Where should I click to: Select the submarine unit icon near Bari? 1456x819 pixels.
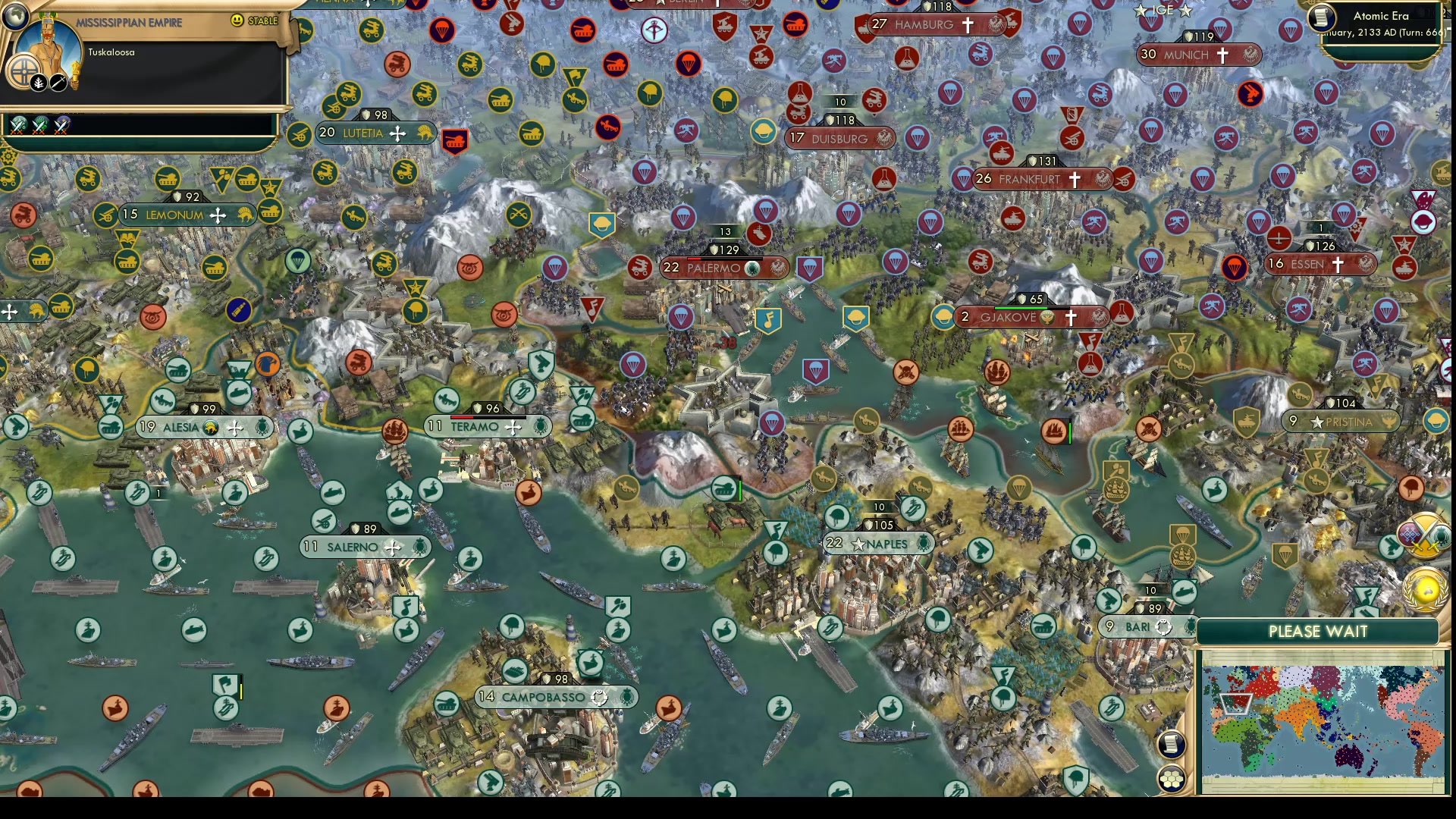point(1186,592)
